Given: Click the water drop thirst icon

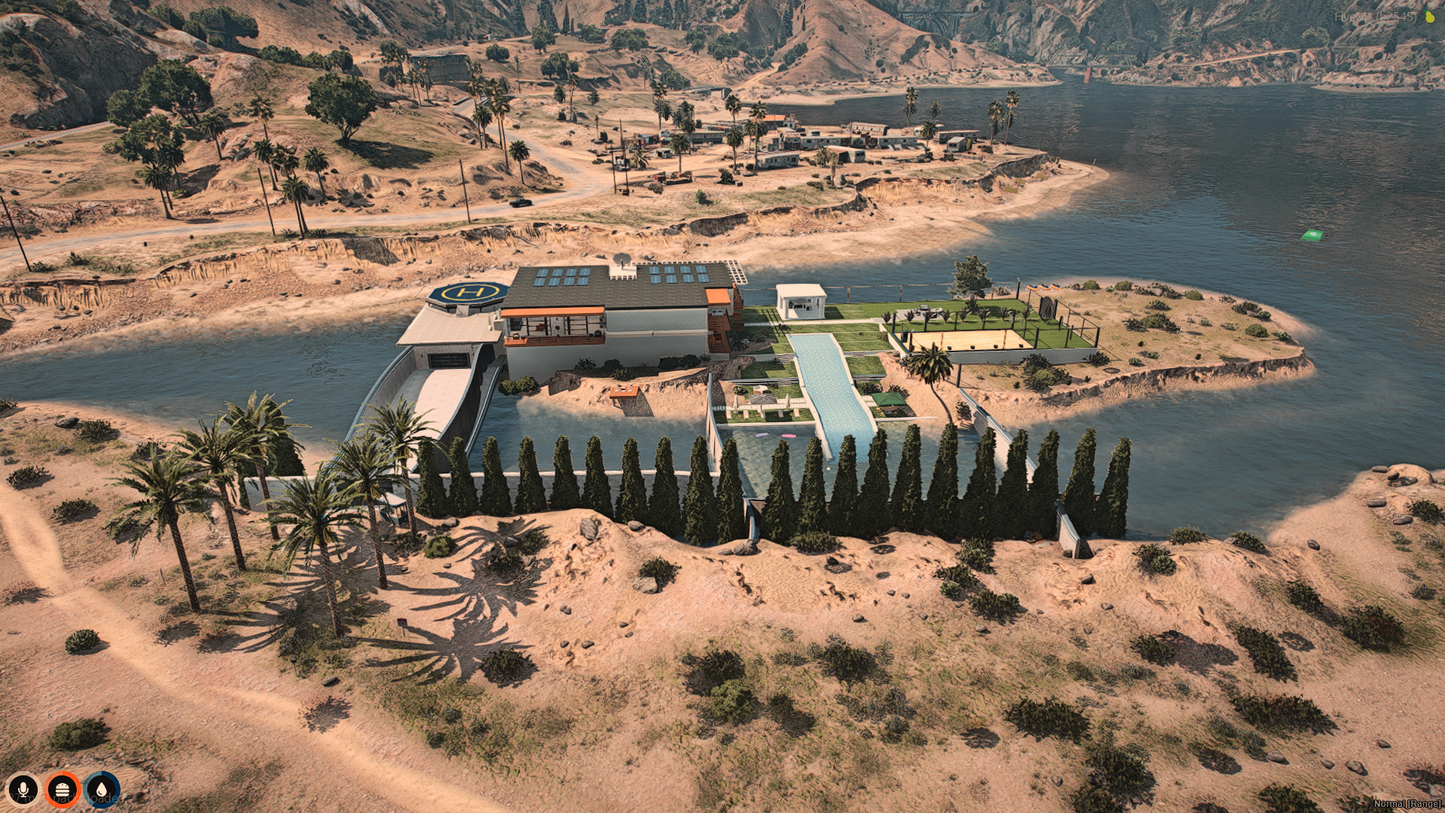Looking at the screenshot, I should (x=102, y=790).
